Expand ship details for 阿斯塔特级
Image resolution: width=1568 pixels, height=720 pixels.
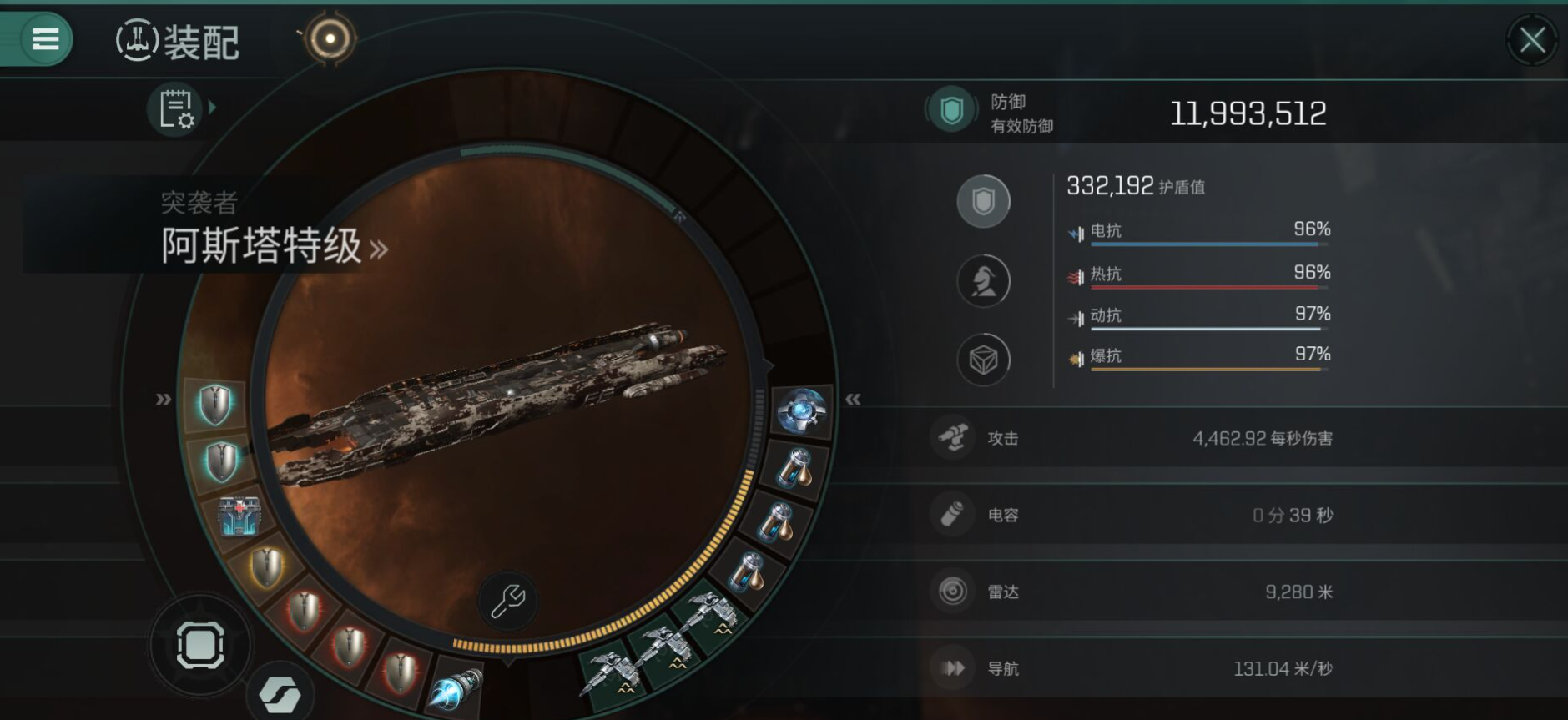(378, 249)
